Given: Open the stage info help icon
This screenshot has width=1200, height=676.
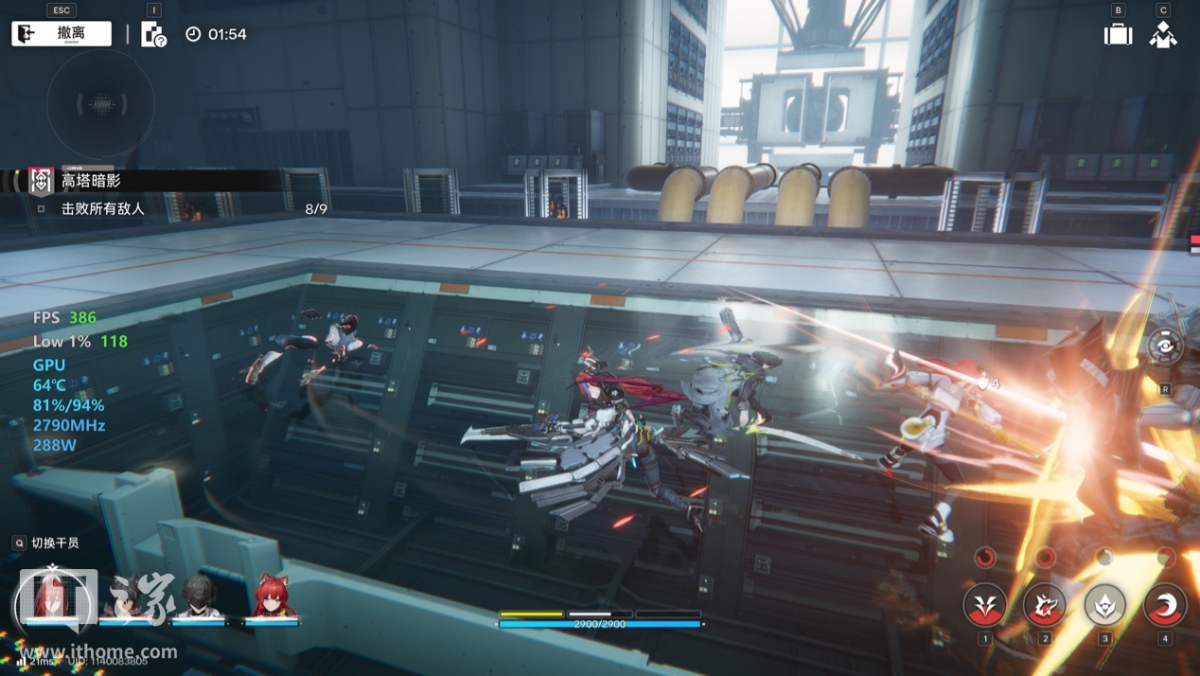Looking at the screenshot, I should 153,34.
